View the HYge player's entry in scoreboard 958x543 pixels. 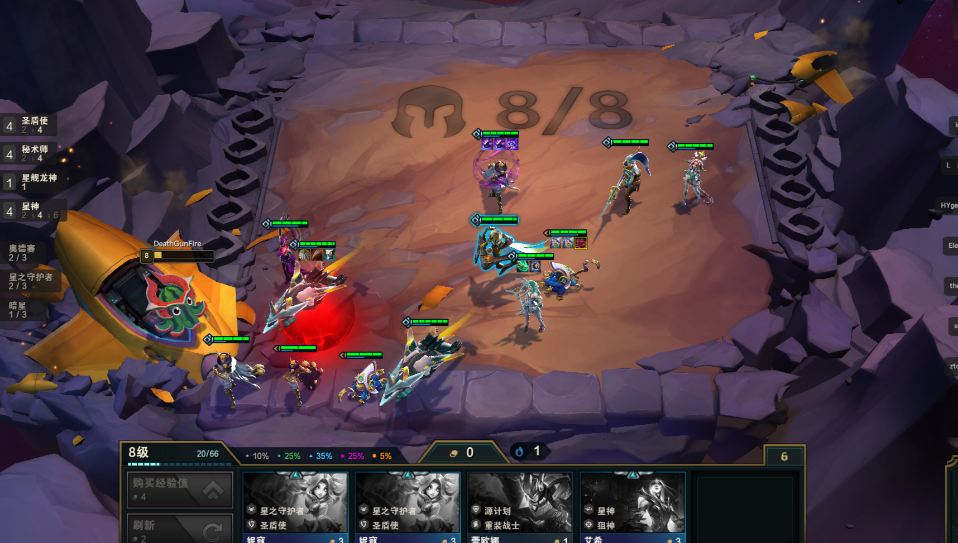click(x=949, y=205)
